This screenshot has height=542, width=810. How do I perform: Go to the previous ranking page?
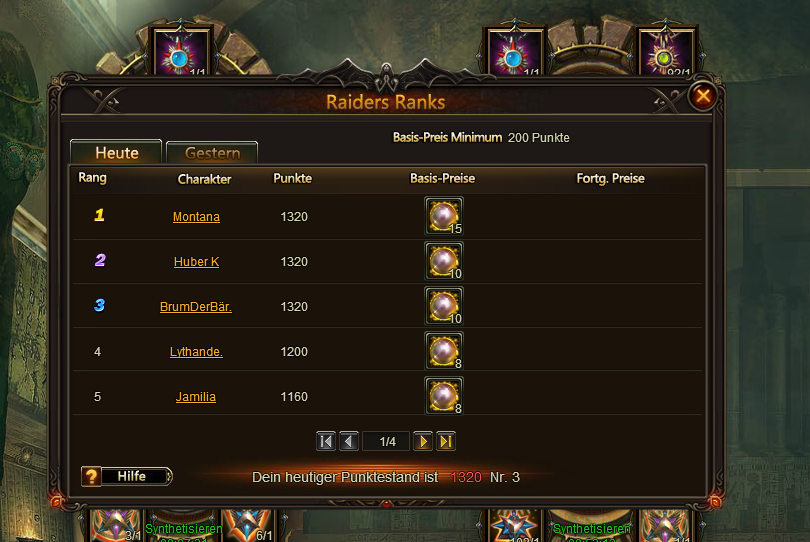pos(349,441)
